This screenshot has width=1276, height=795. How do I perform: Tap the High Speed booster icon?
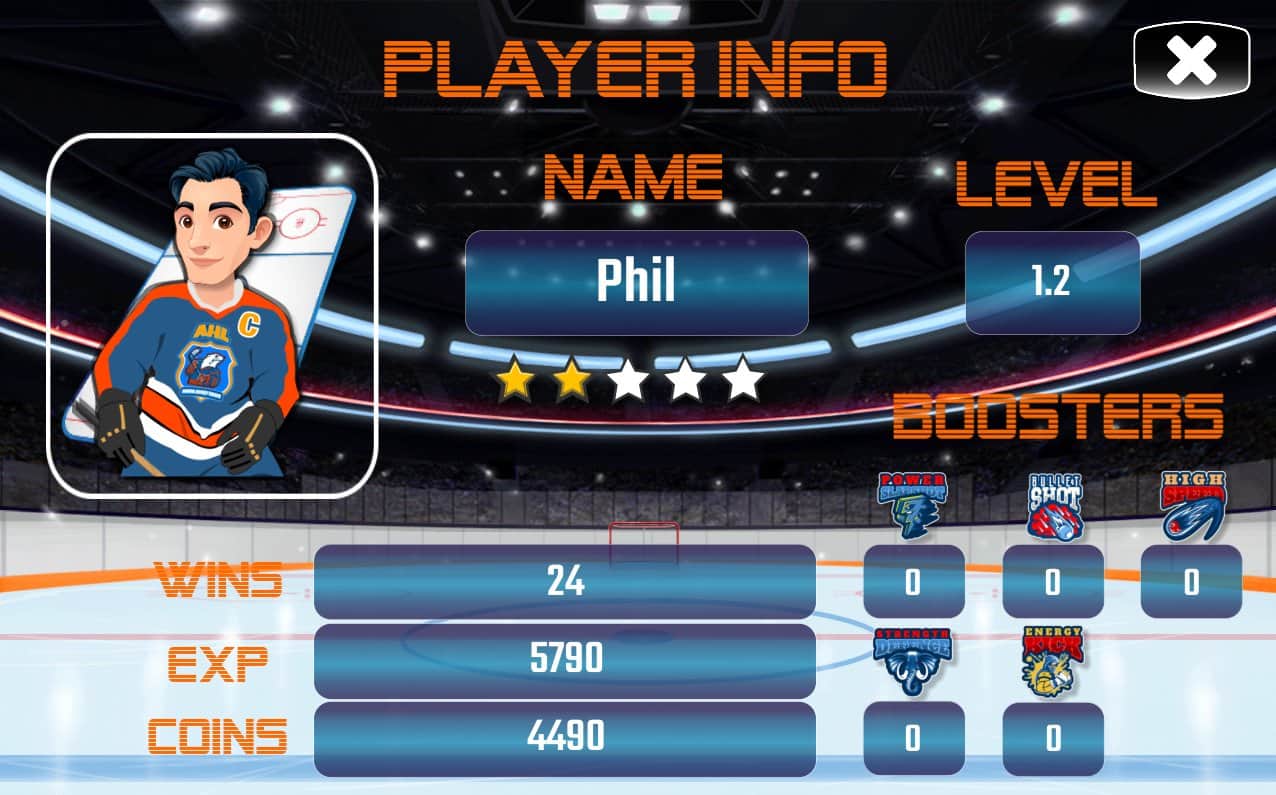point(1191,505)
